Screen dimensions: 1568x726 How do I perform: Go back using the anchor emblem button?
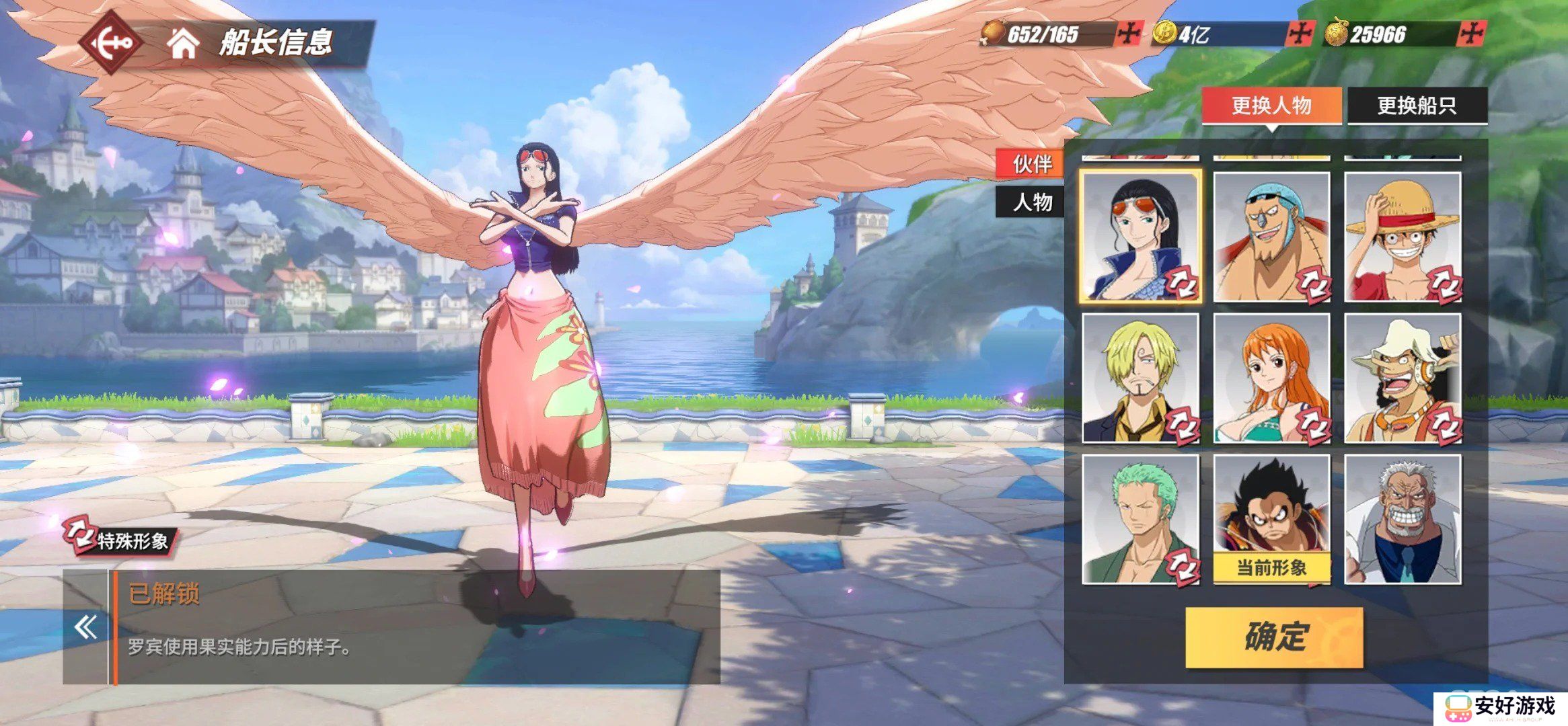click(x=112, y=43)
